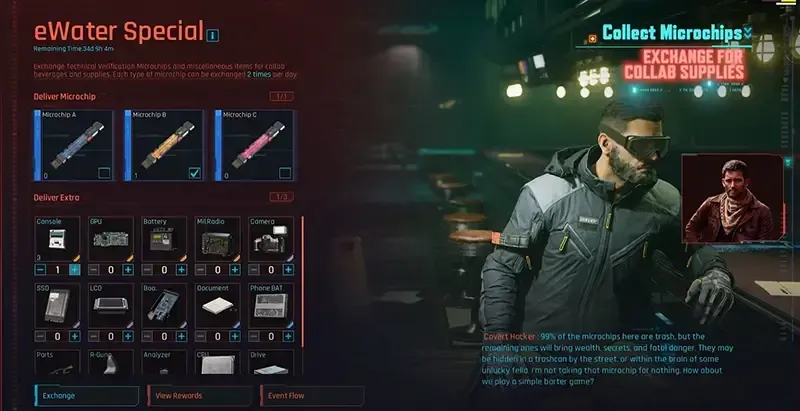800x411 pixels.
Task: Increase the LCD quantity
Action: click(x=128, y=337)
